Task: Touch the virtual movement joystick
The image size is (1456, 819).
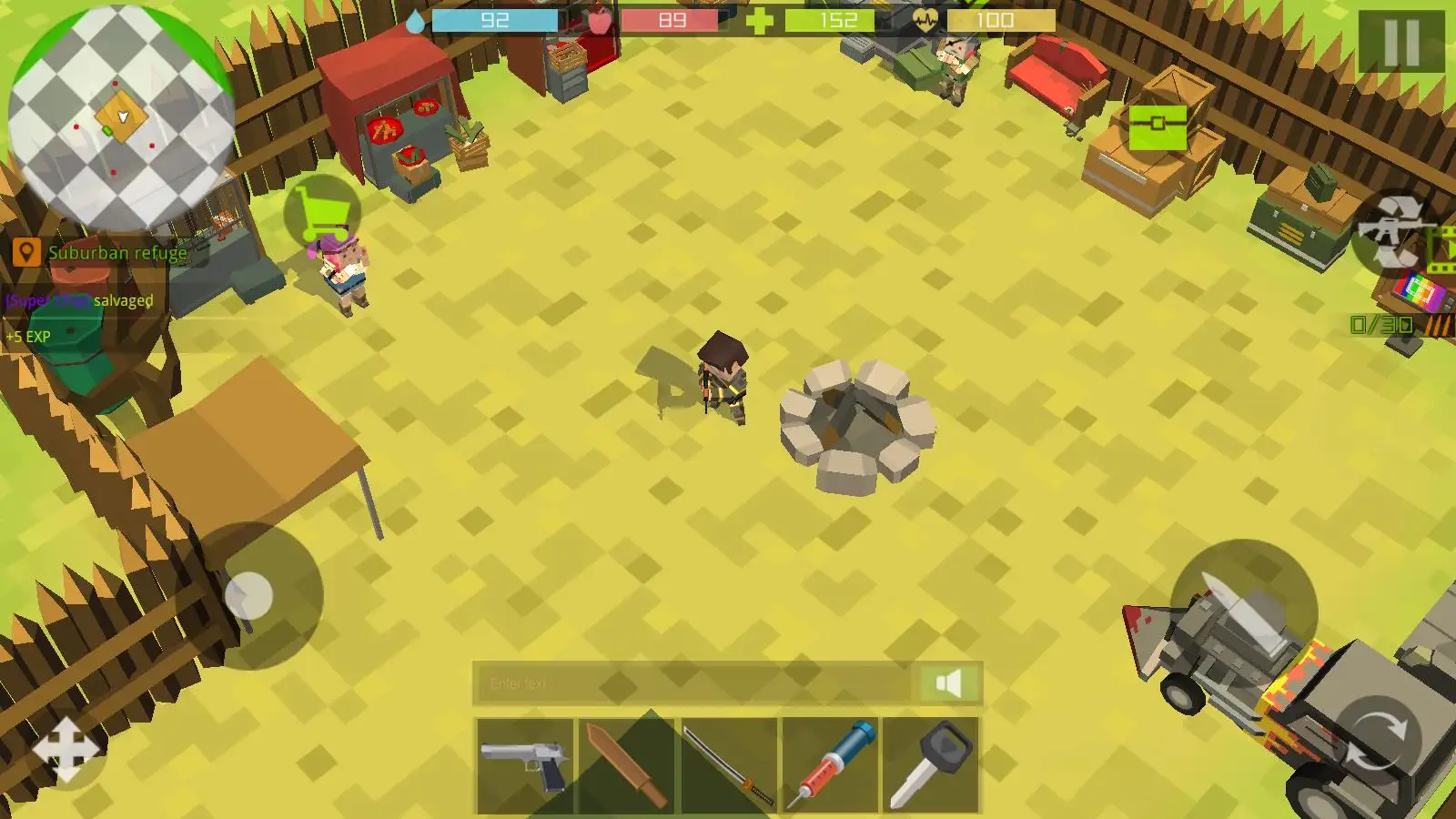Action: click(x=248, y=596)
